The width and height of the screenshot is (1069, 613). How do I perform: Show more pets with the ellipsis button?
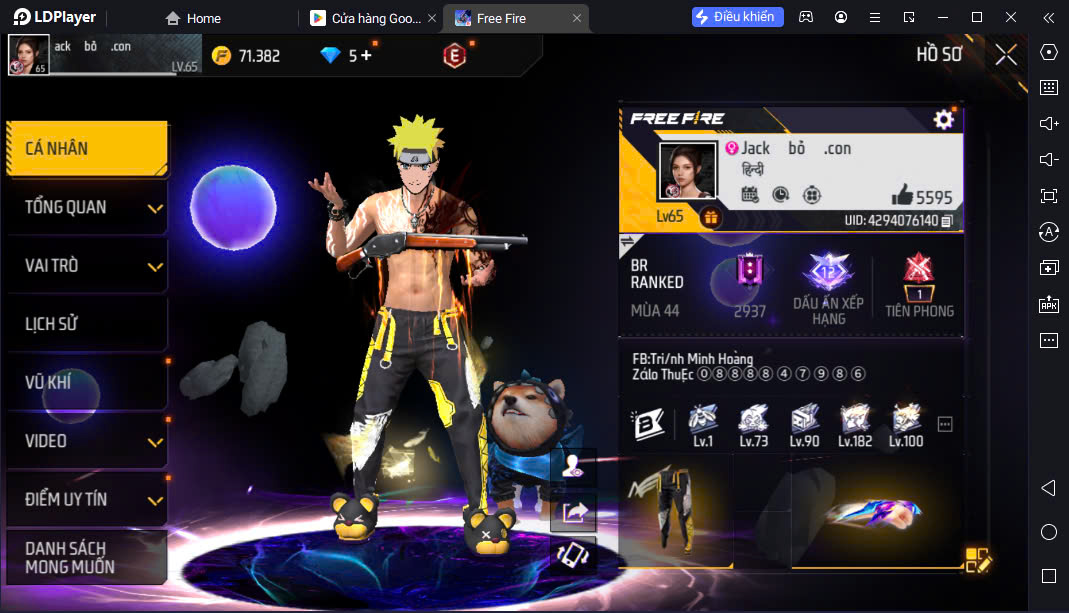(945, 425)
